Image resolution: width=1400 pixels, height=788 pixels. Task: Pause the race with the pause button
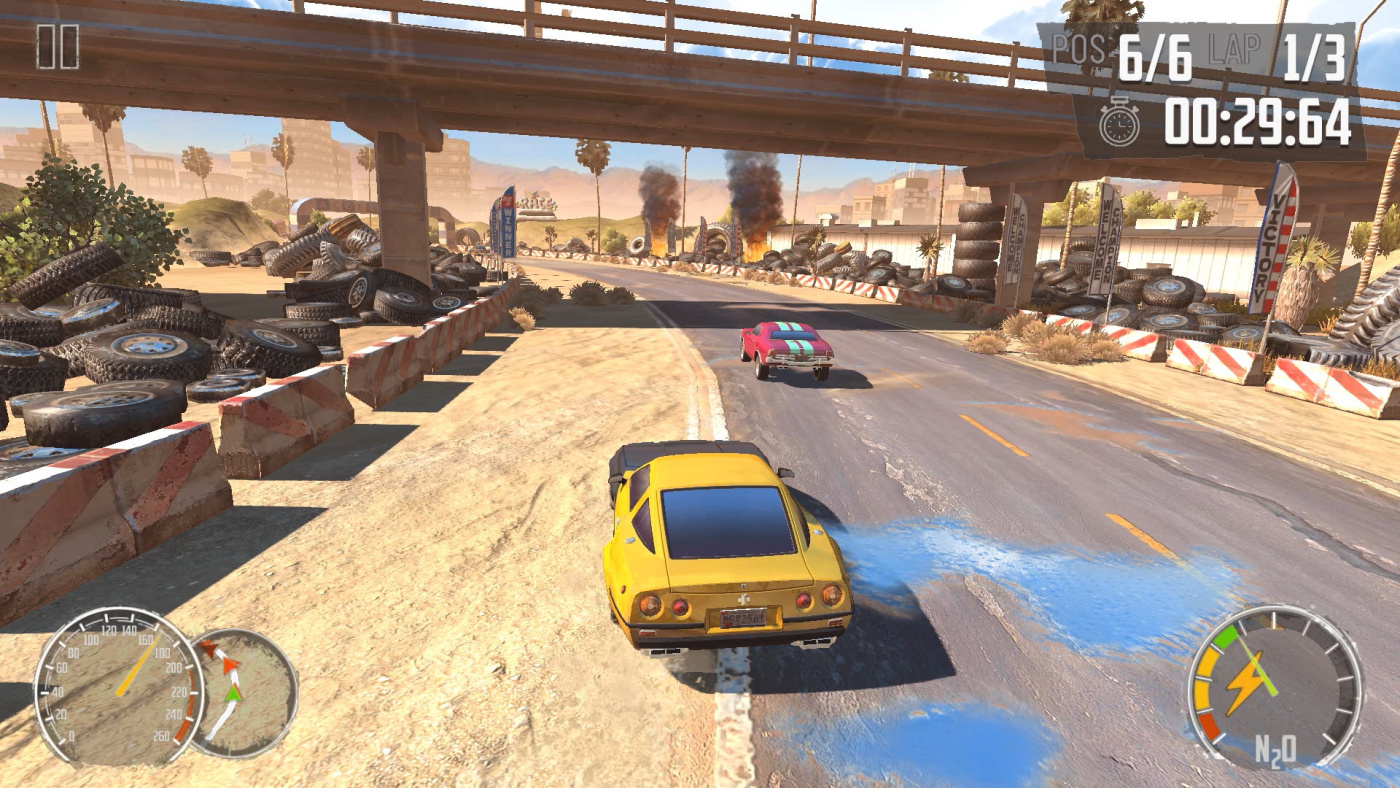pyautogui.click(x=57, y=47)
